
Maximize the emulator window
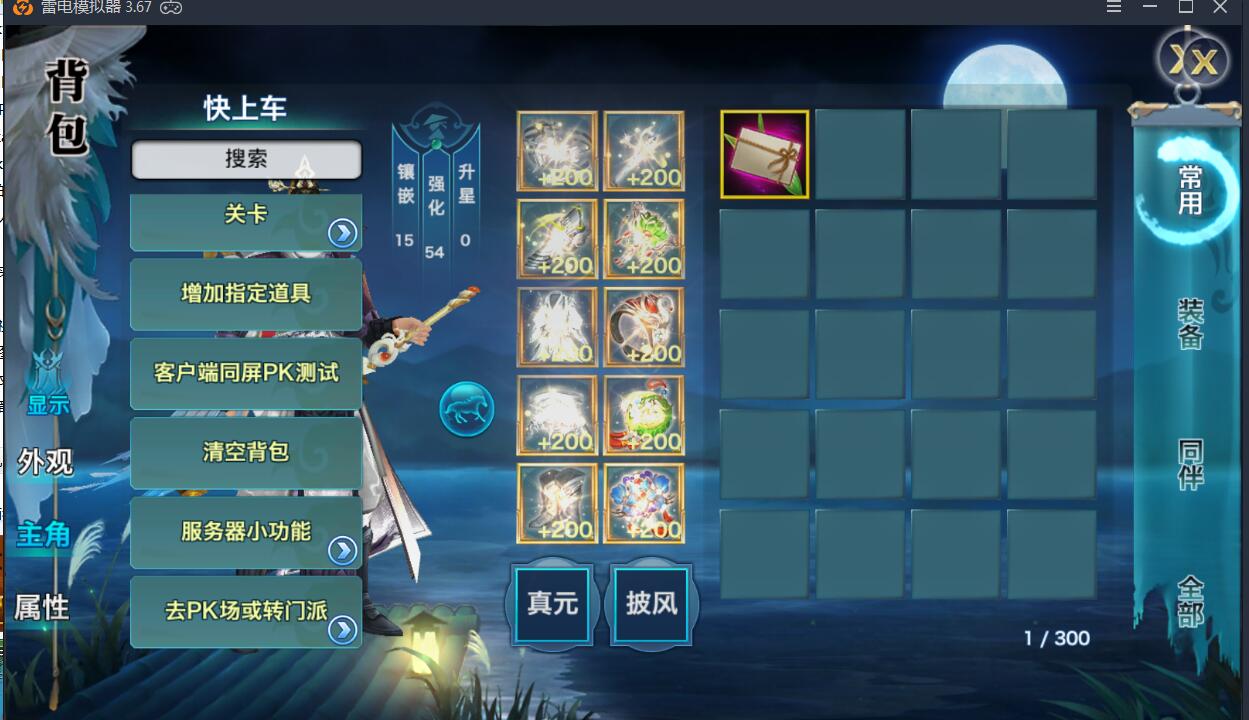[1186, 7]
